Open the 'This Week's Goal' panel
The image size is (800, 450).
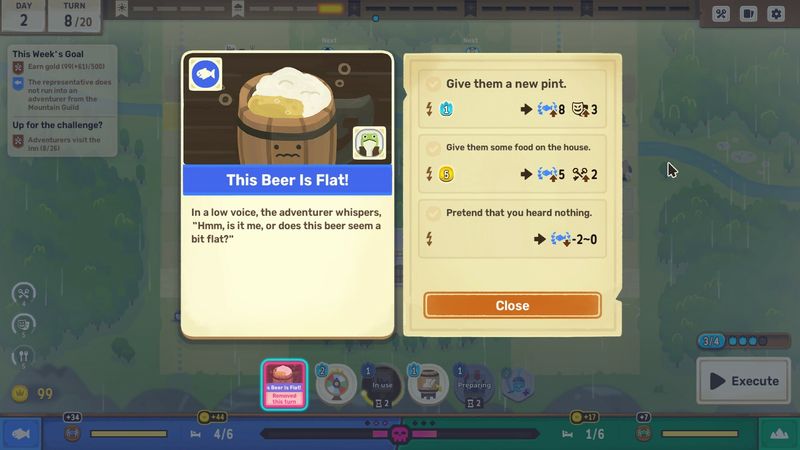pyautogui.click(x=62, y=52)
